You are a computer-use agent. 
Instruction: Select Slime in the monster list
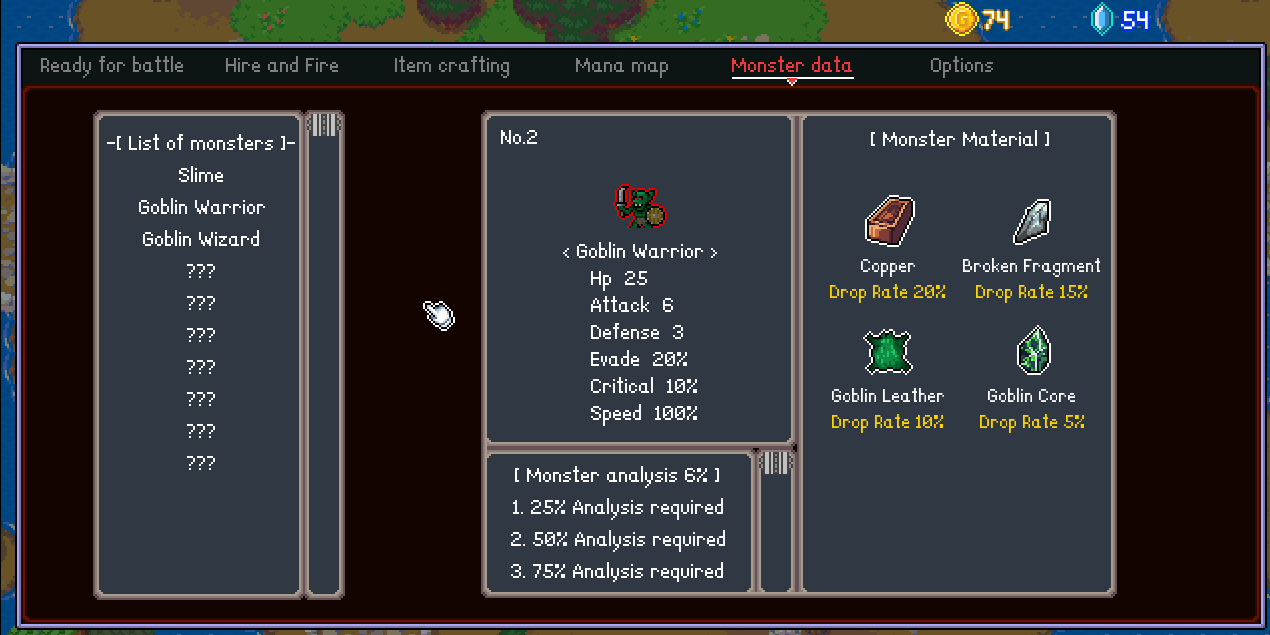[x=201, y=175]
